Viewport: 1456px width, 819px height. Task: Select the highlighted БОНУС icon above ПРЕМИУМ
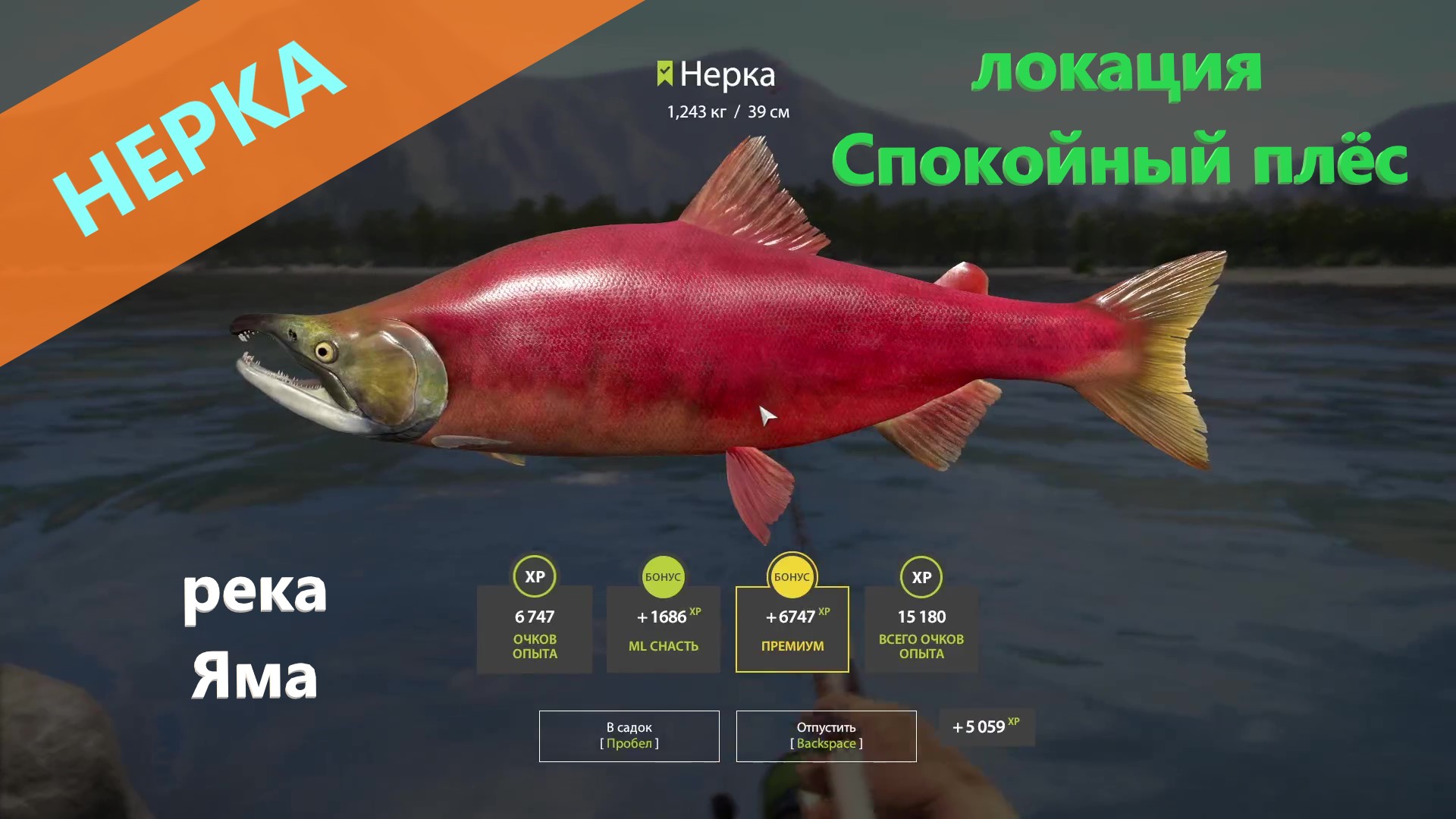(x=792, y=576)
